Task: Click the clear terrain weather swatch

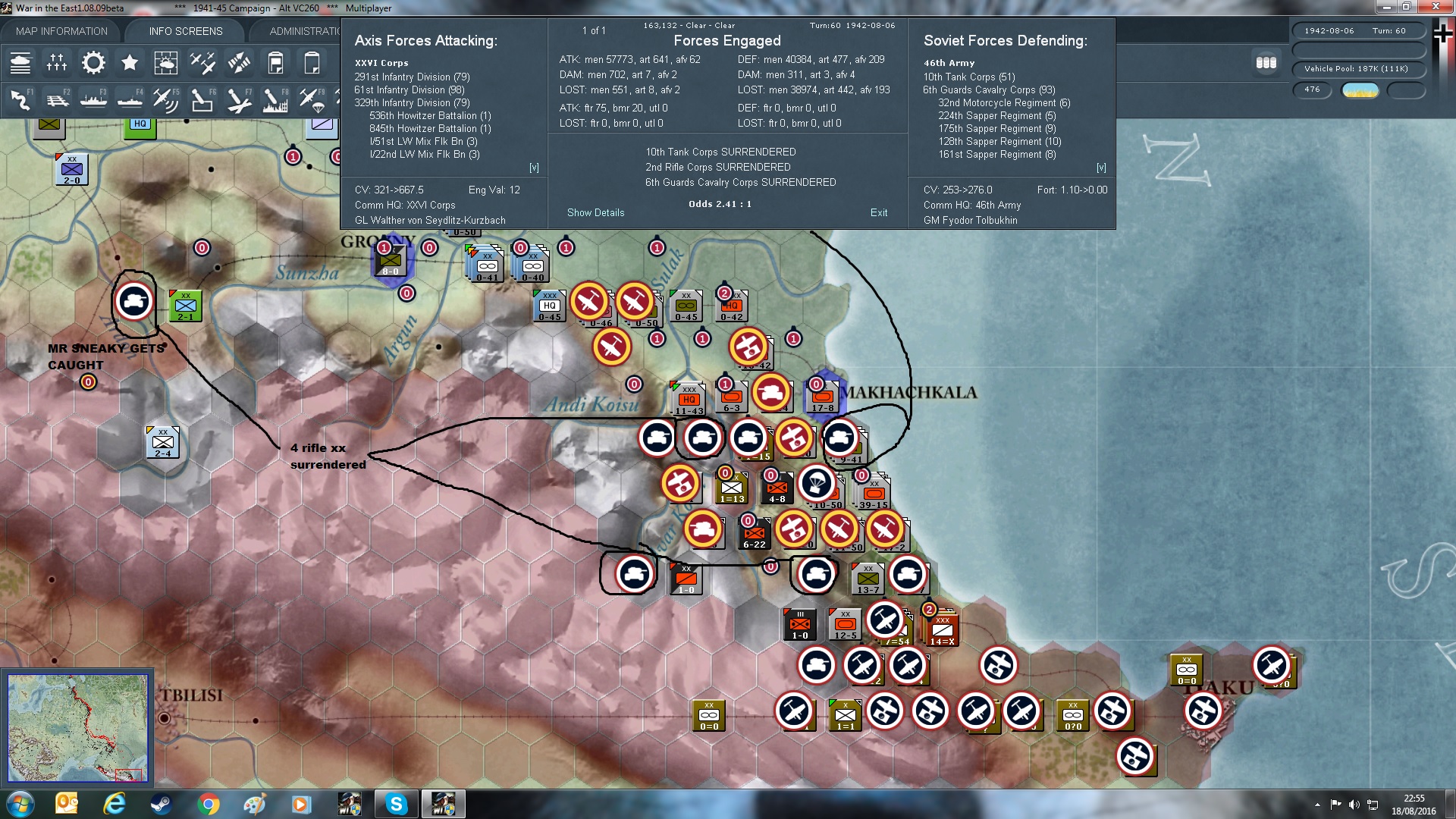Action: point(1360,90)
